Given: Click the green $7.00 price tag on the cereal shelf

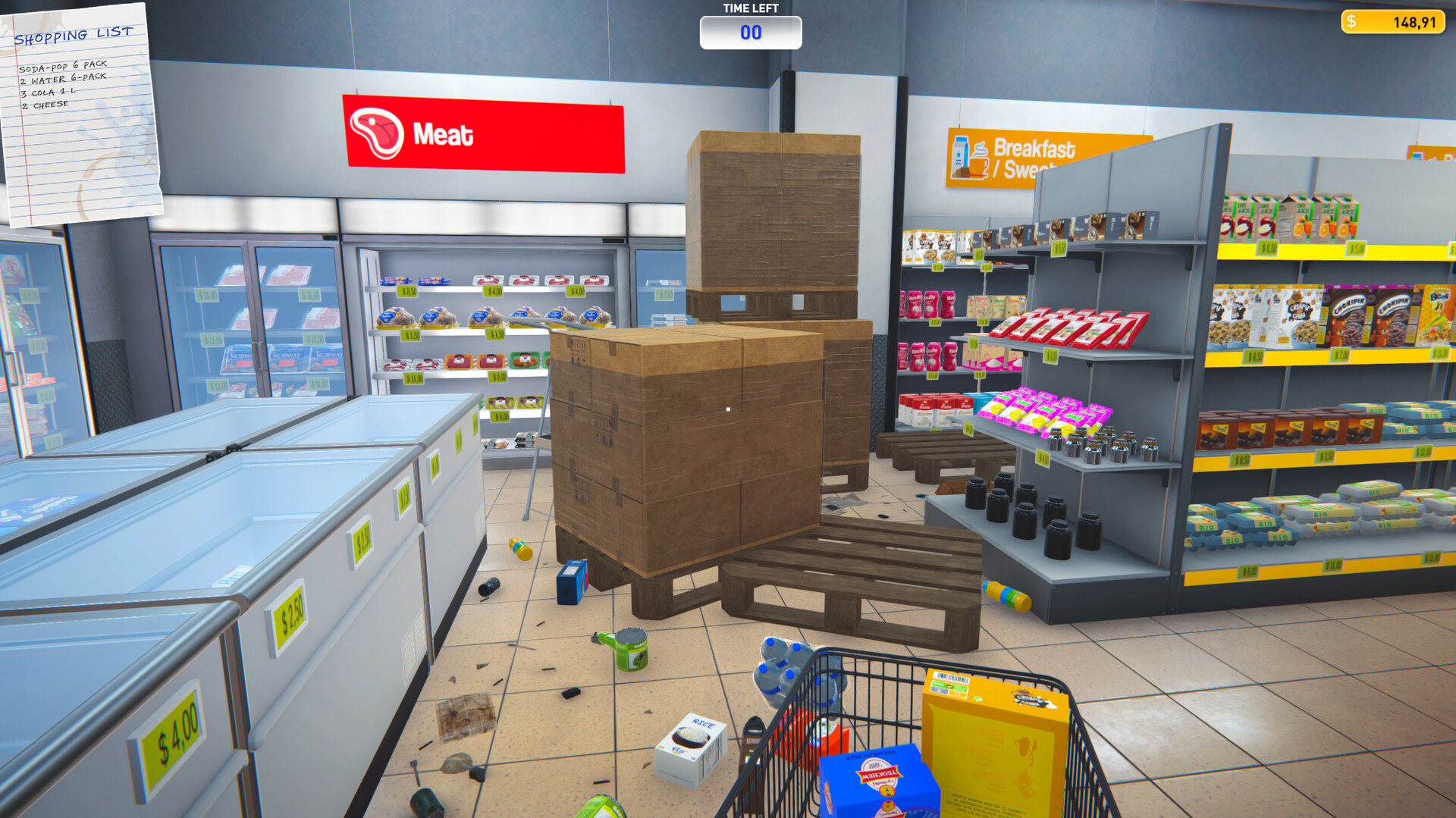Looking at the screenshot, I should 1339,356.
